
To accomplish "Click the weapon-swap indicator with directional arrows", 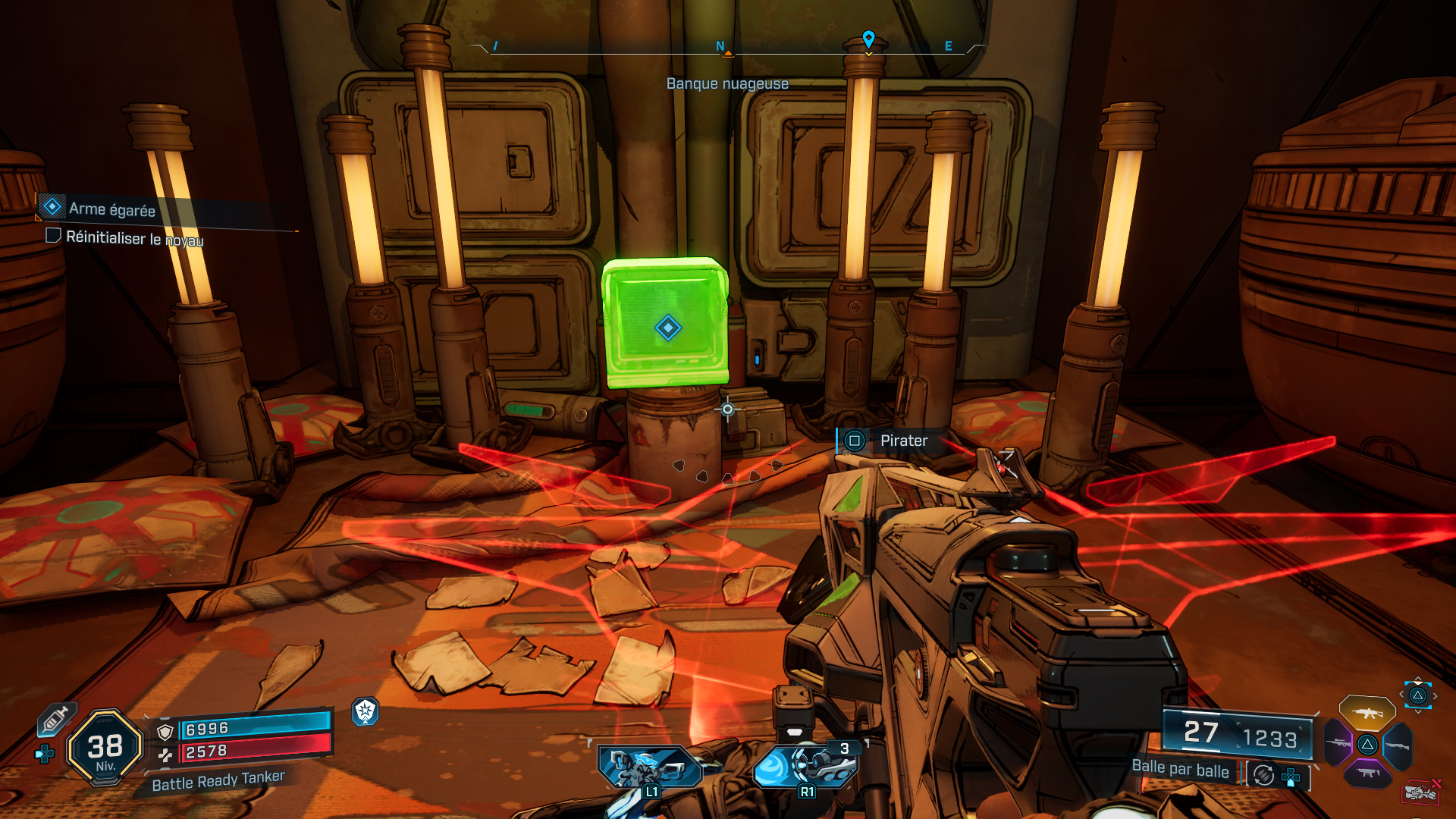I will pyautogui.click(x=1417, y=695).
